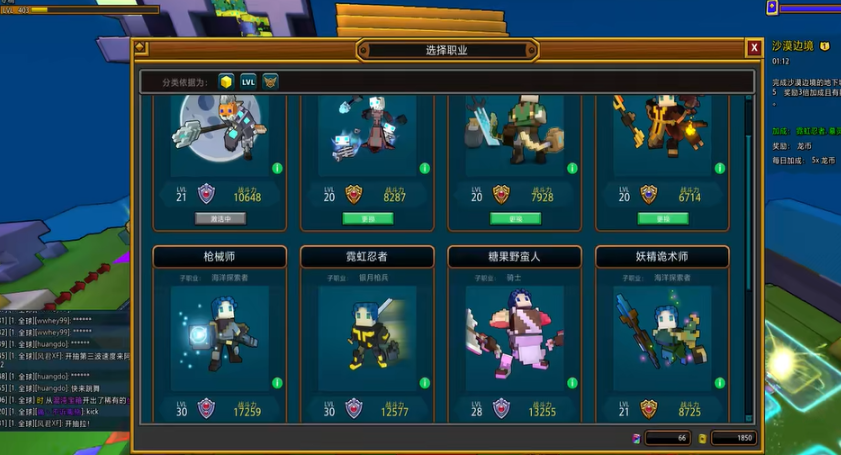The width and height of the screenshot is (841, 455).
Task: Click the 更换 button under power 8287
Action: coord(367,218)
